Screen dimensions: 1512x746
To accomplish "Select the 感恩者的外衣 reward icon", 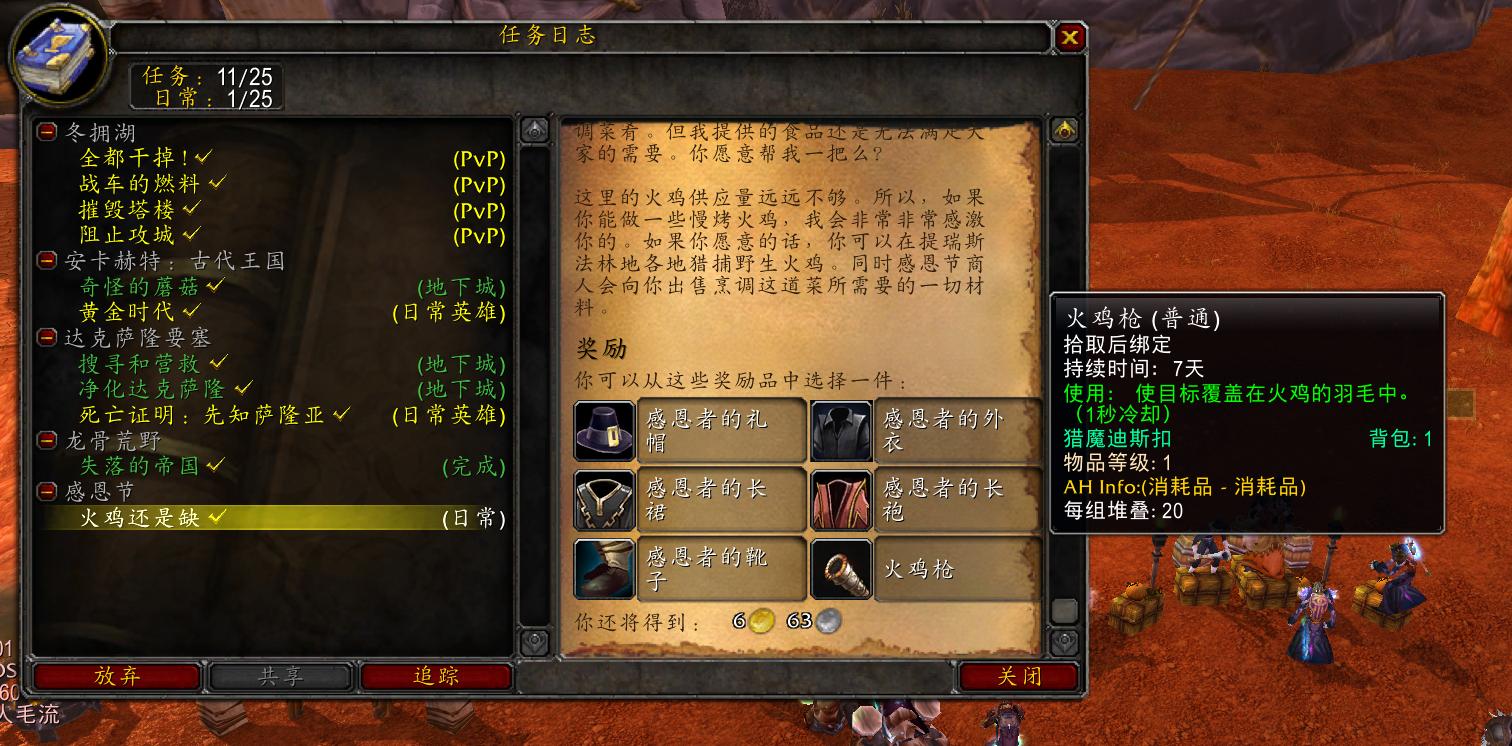I will [x=841, y=430].
